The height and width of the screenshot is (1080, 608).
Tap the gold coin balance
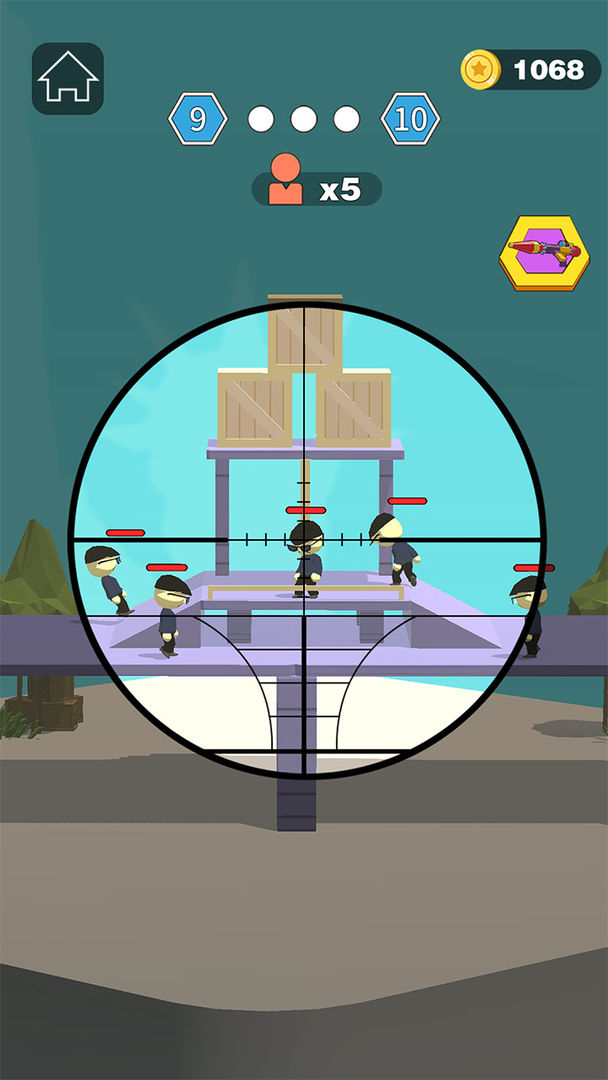[530, 70]
